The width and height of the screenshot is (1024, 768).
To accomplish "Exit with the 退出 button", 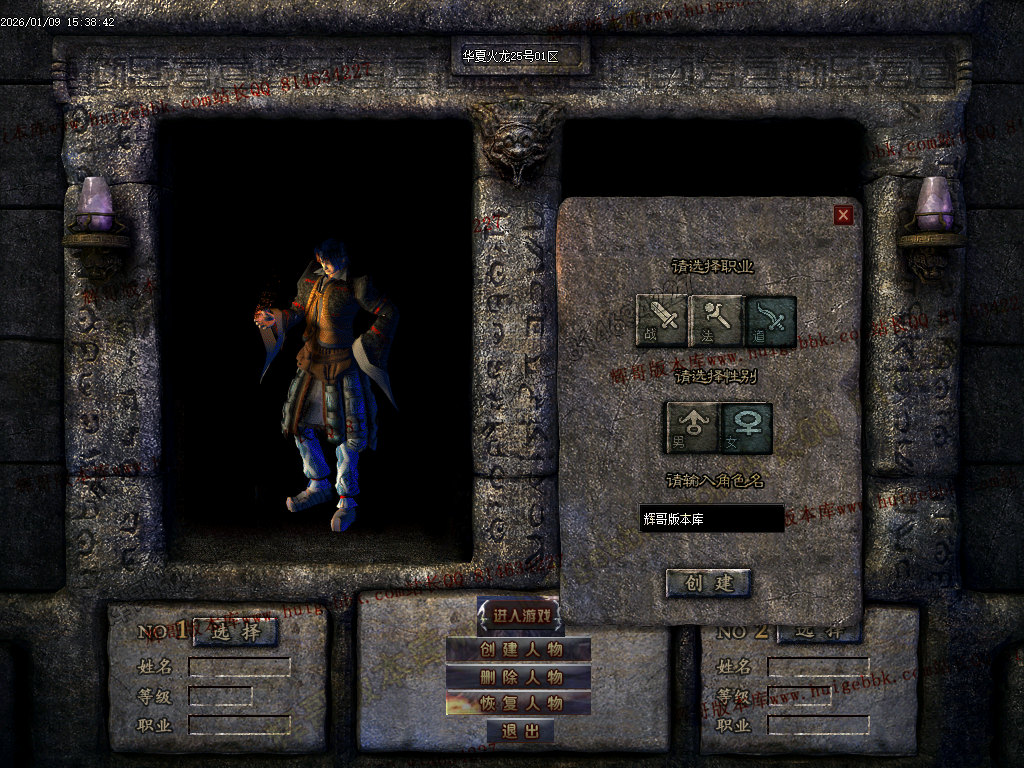I will coord(520,731).
